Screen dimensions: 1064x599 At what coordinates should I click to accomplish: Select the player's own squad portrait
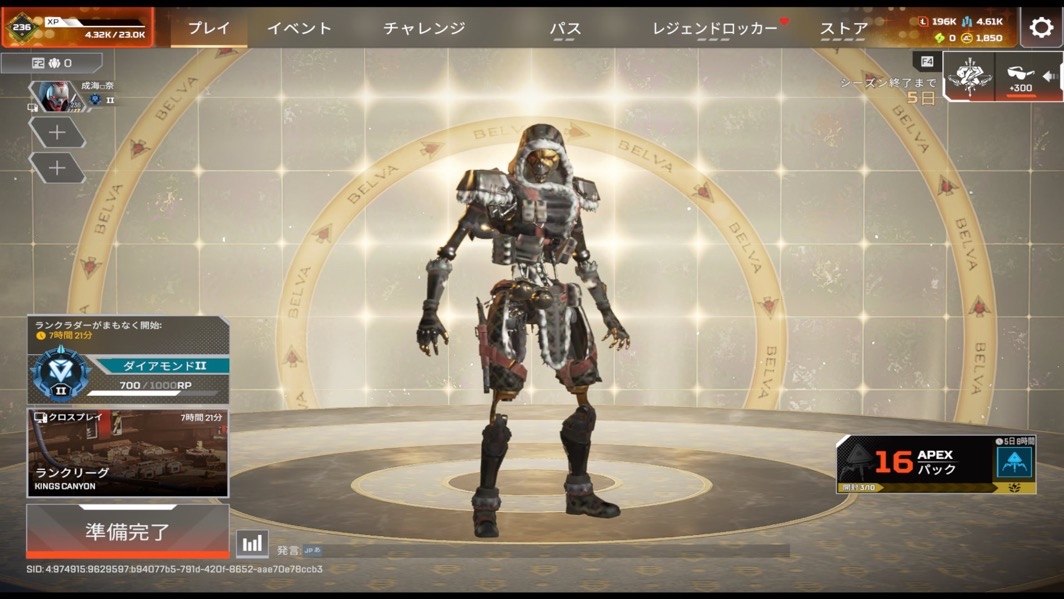pyautogui.click(x=56, y=96)
